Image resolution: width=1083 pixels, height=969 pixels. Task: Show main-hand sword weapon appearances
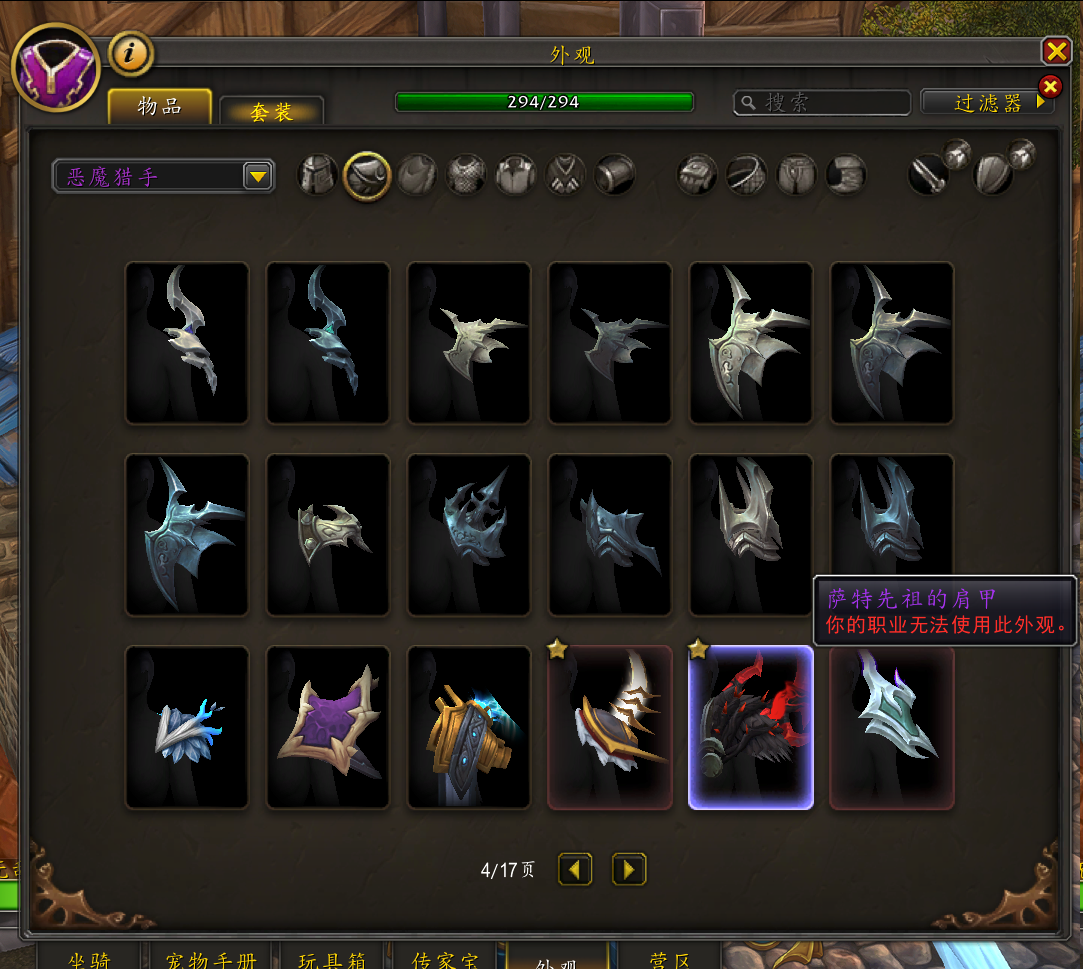[x=929, y=175]
